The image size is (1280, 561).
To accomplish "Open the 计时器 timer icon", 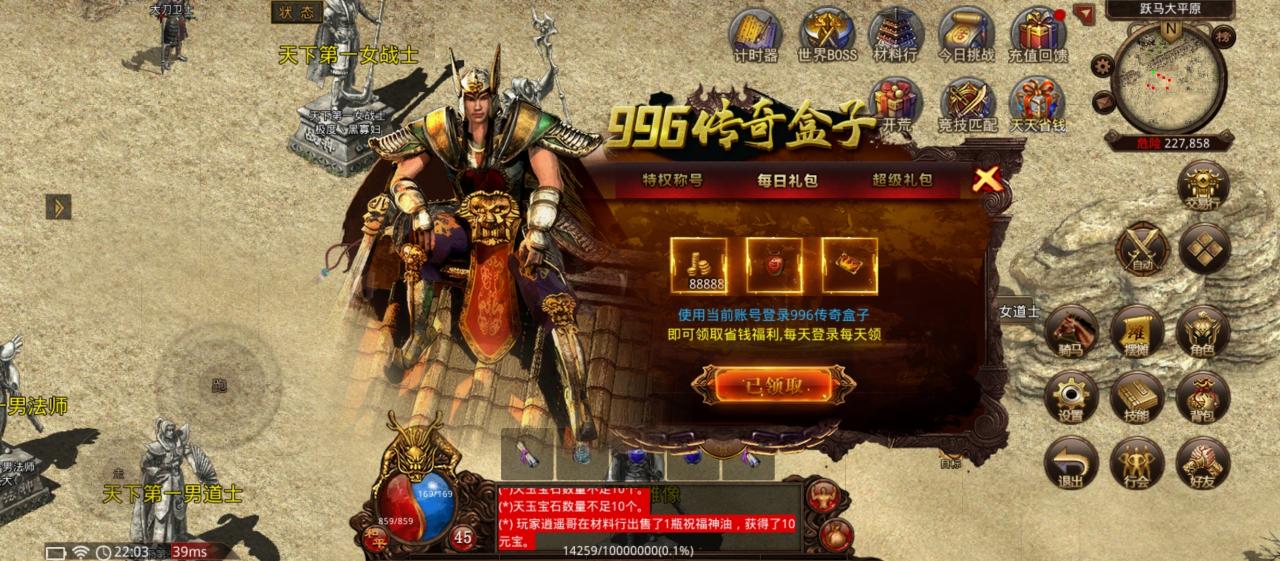I will tap(756, 35).
